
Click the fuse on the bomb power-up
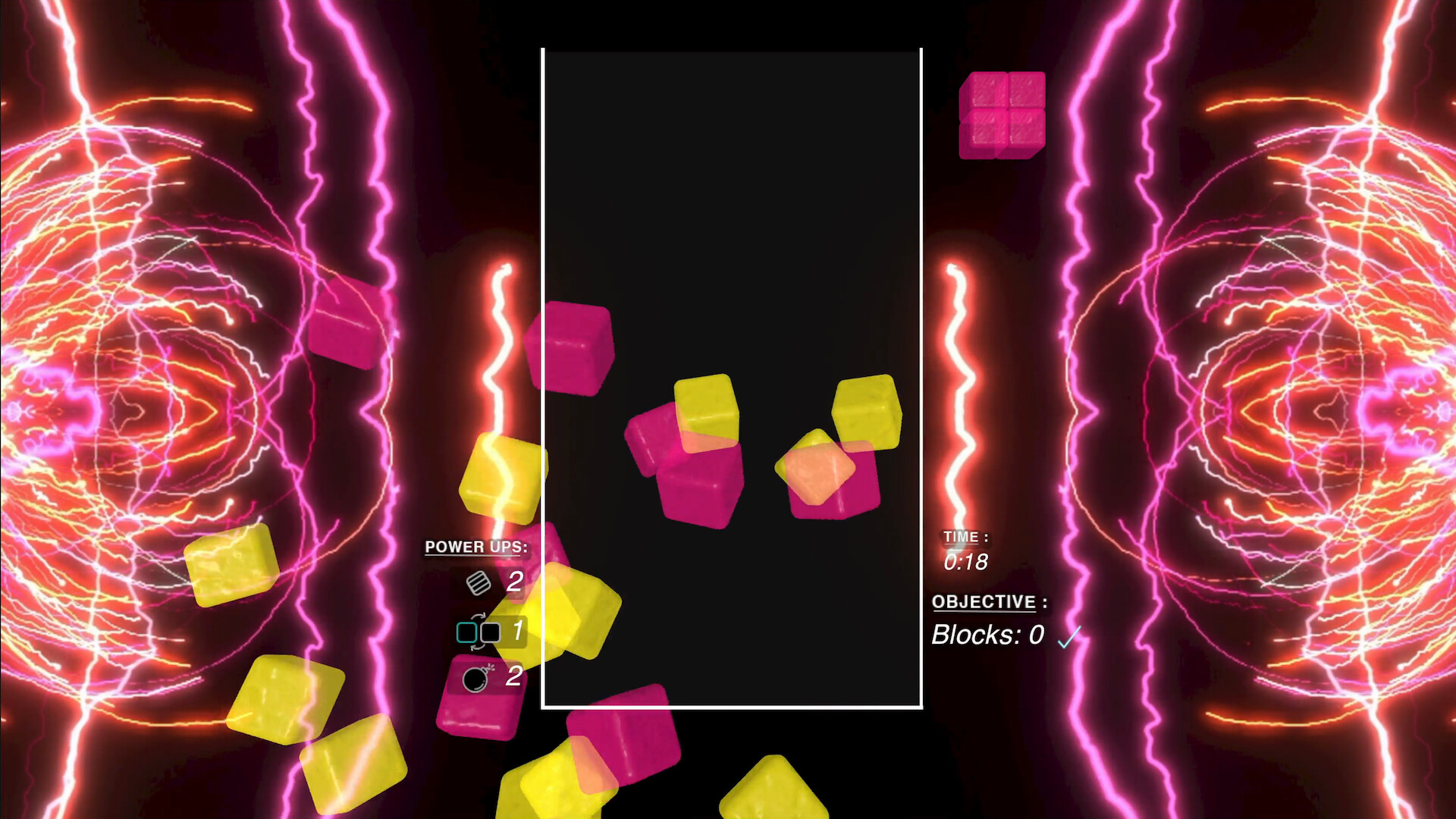point(488,667)
